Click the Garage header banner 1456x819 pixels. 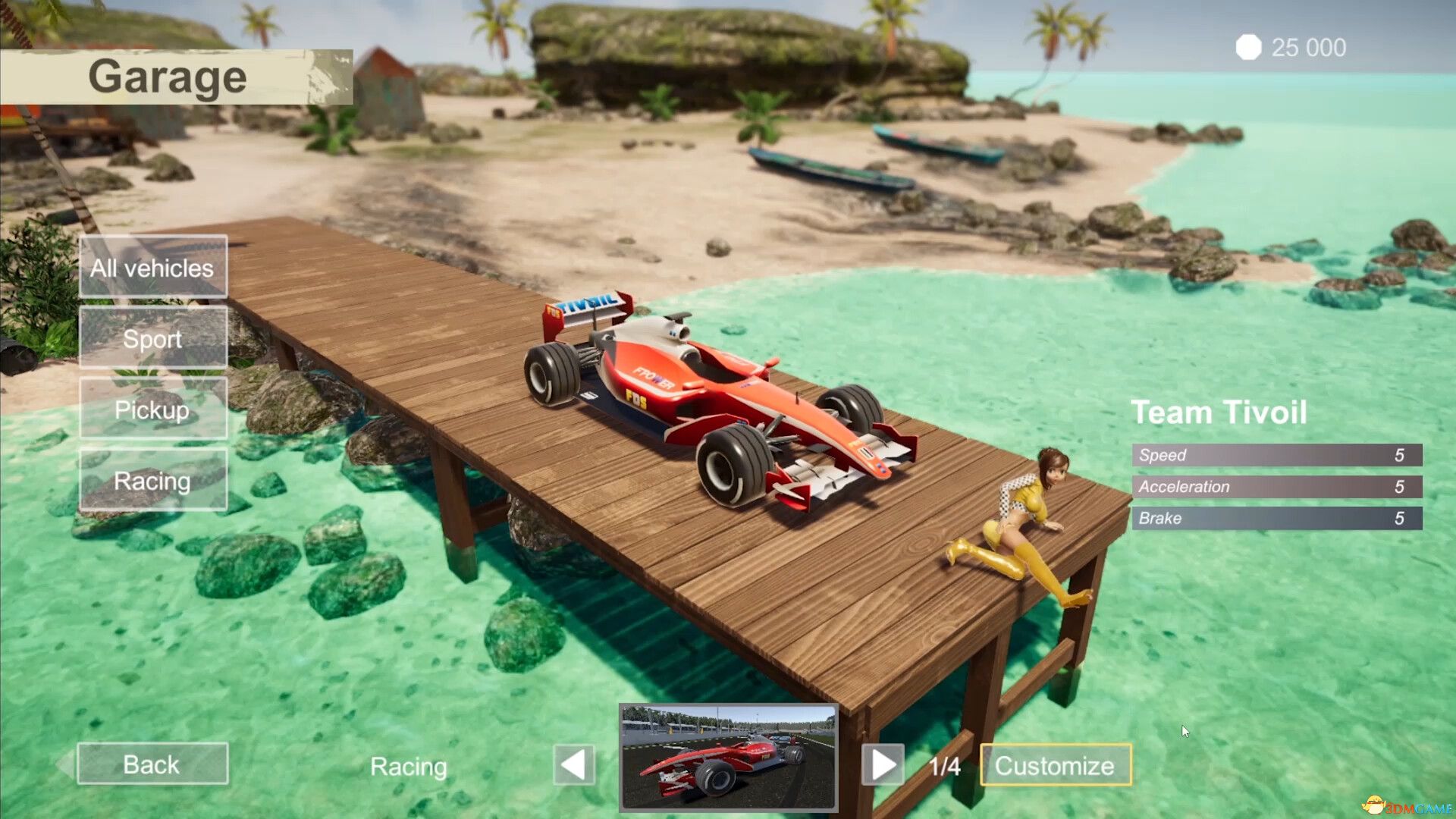point(167,75)
